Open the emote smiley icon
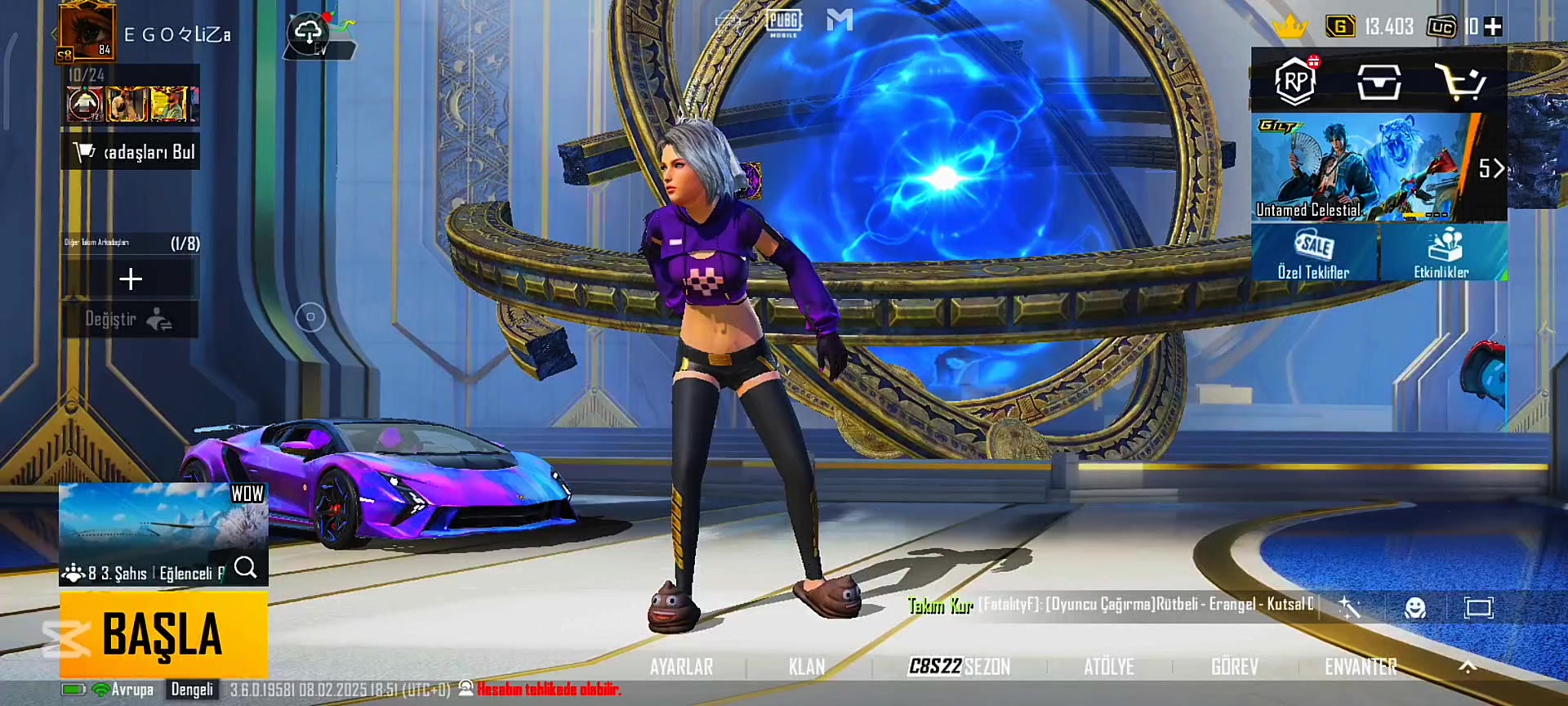This screenshot has height=706, width=1568. [1414, 607]
